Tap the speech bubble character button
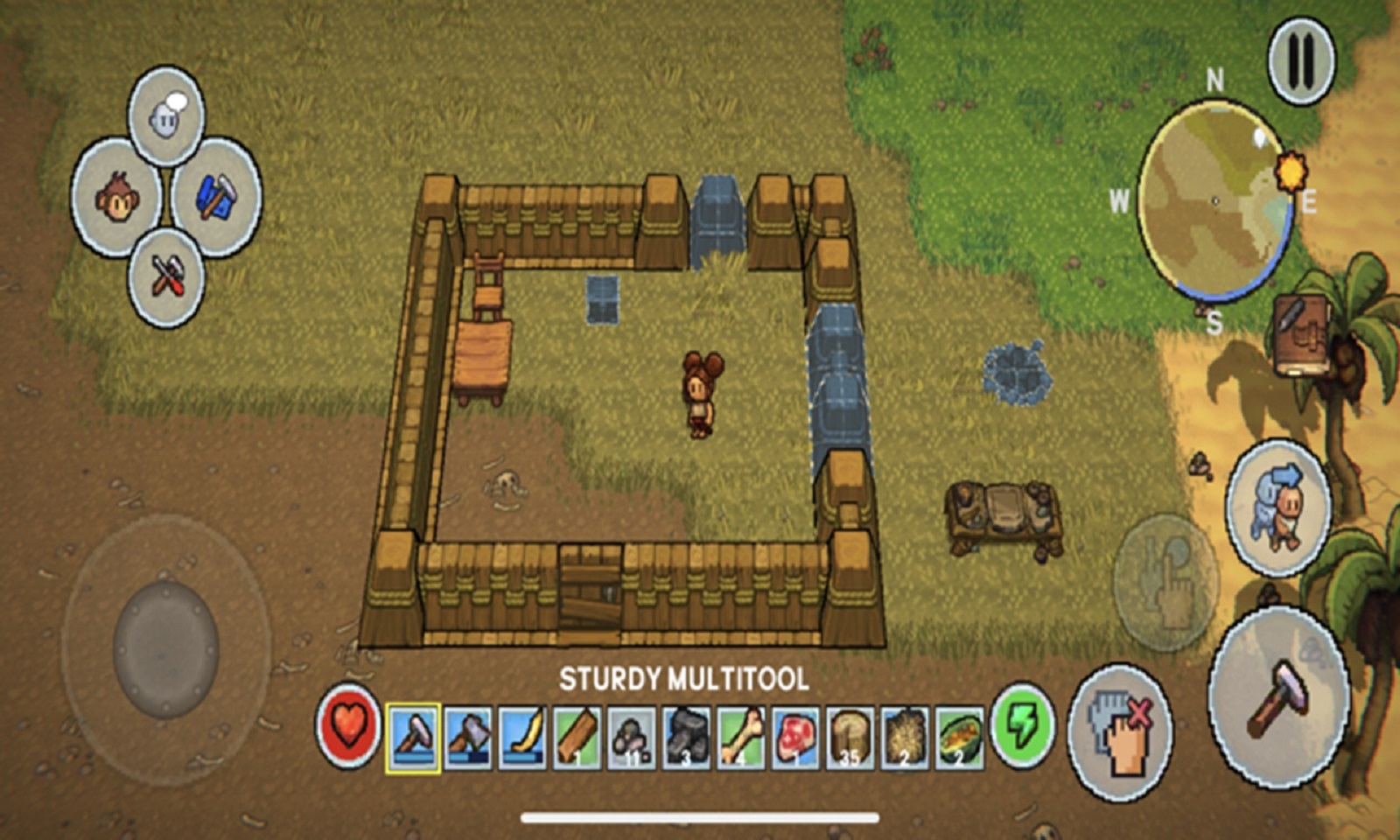 [x=166, y=115]
